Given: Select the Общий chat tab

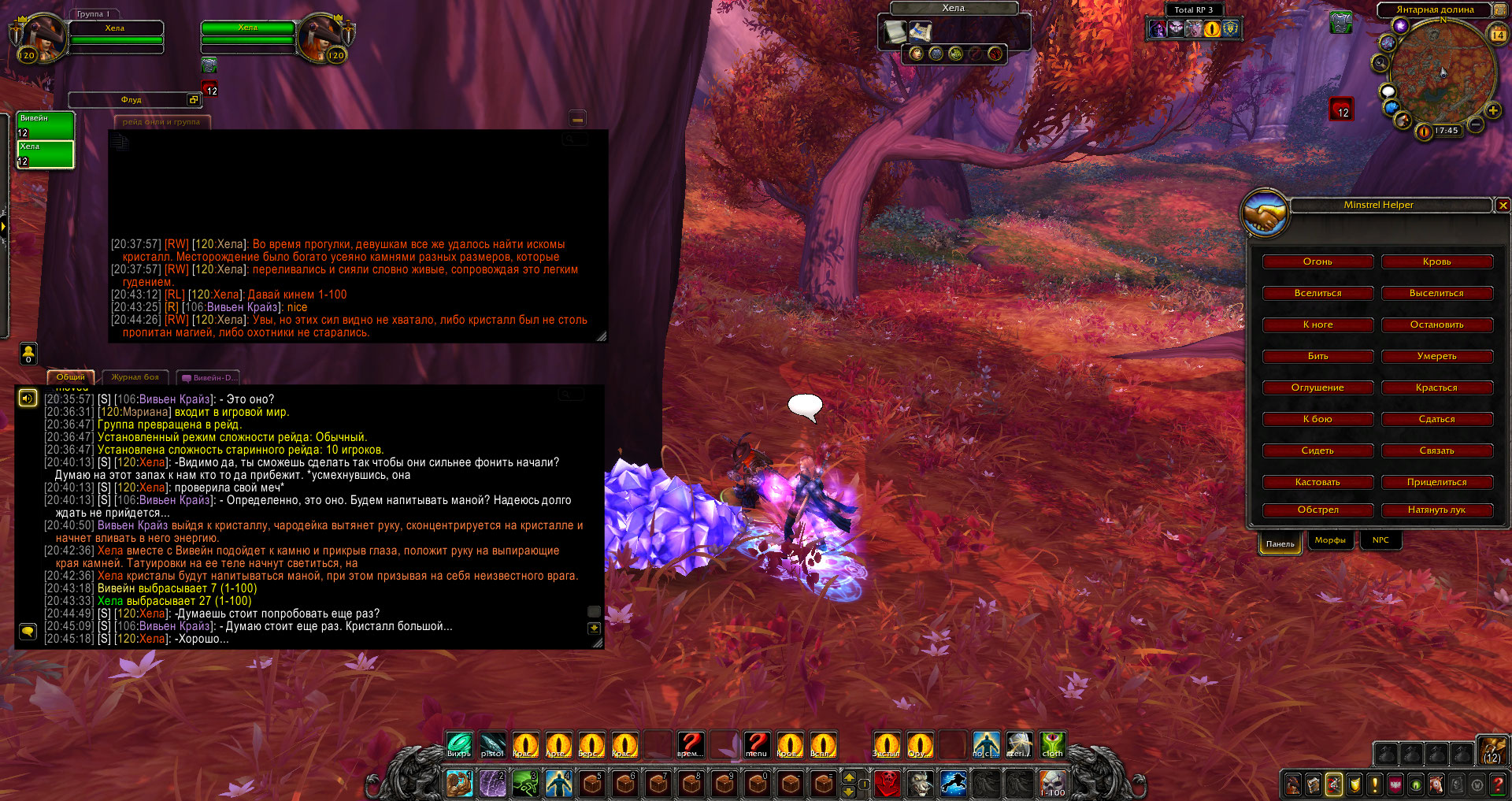Looking at the screenshot, I should [x=70, y=377].
